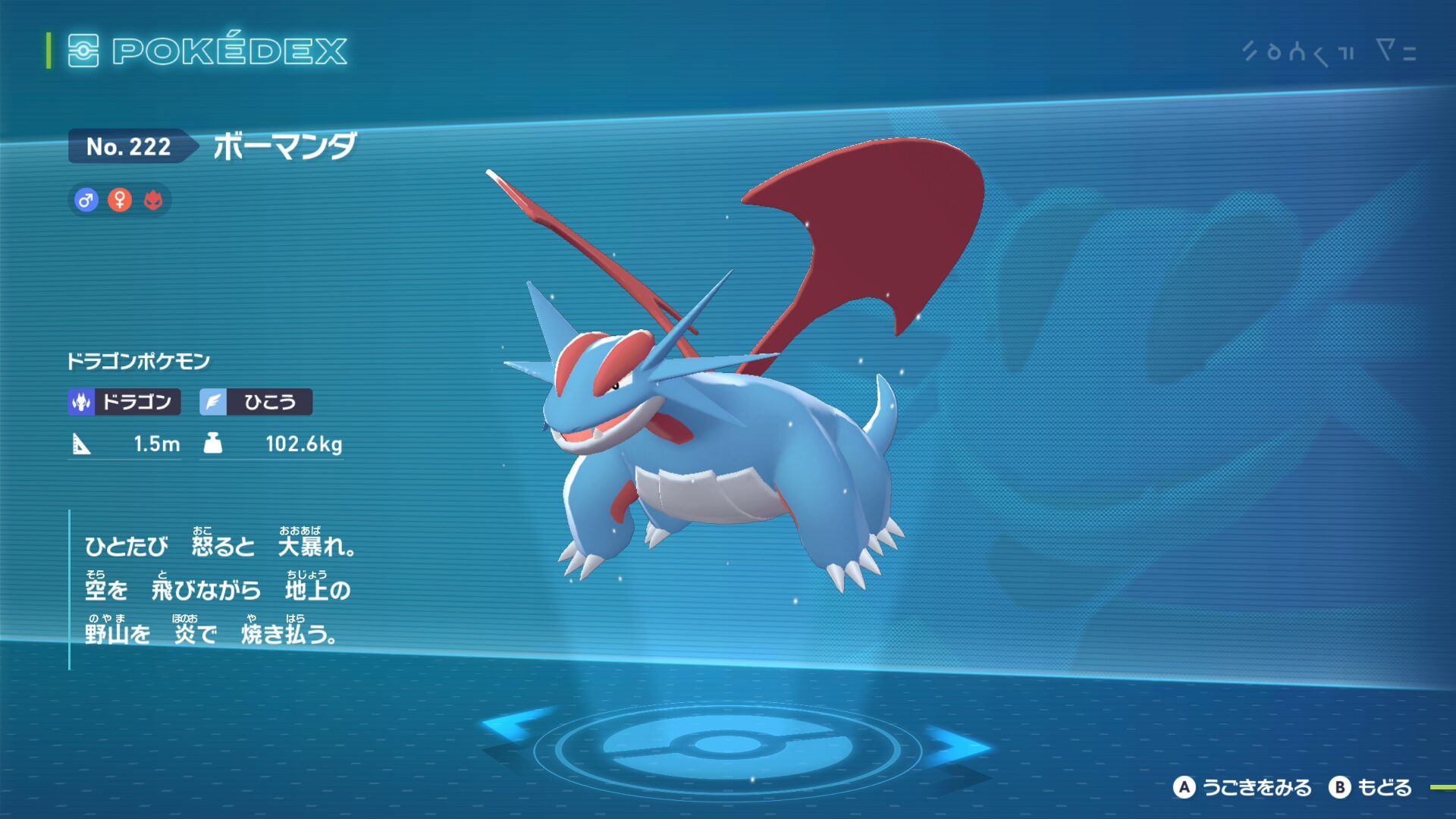Choose the red alpha form icon
The image size is (1456, 819).
pos(153,200)
